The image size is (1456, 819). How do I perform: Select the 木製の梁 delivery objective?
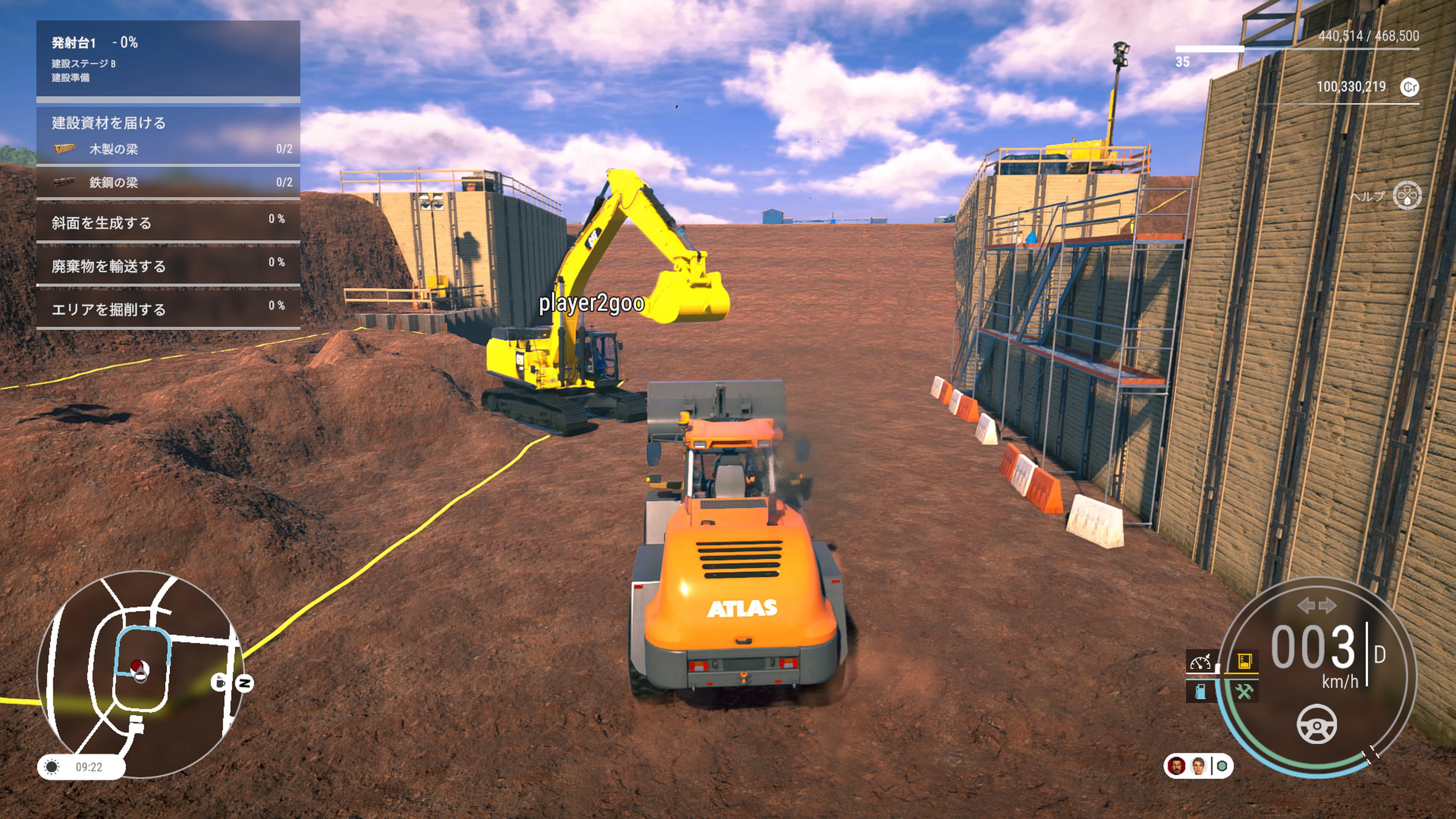click(x=168, y=149)
